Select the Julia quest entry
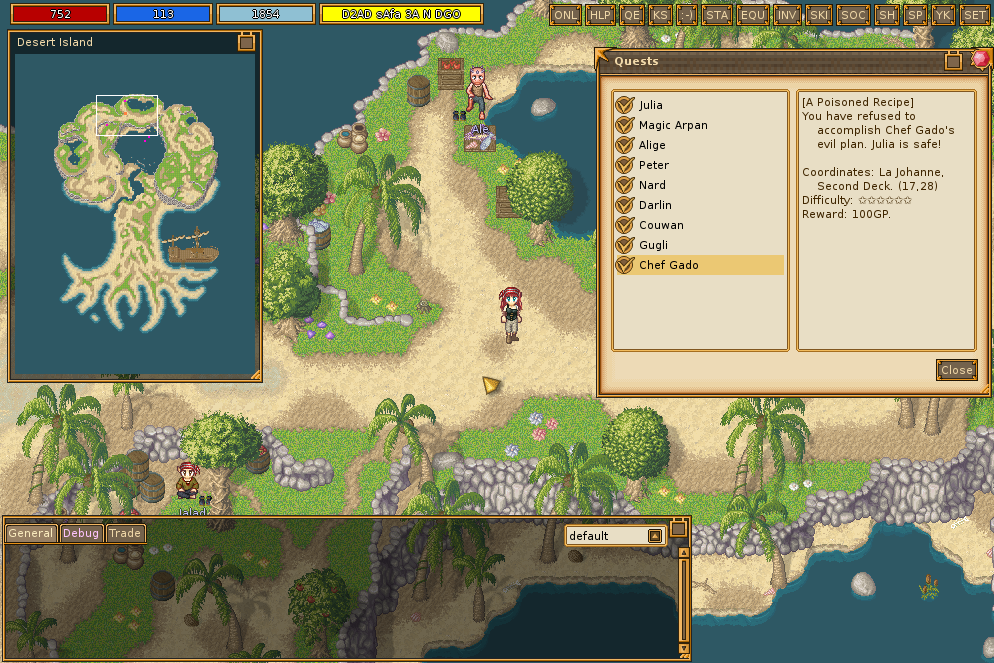The height and width of the screenshot is (663, 994). coord(650,105)
